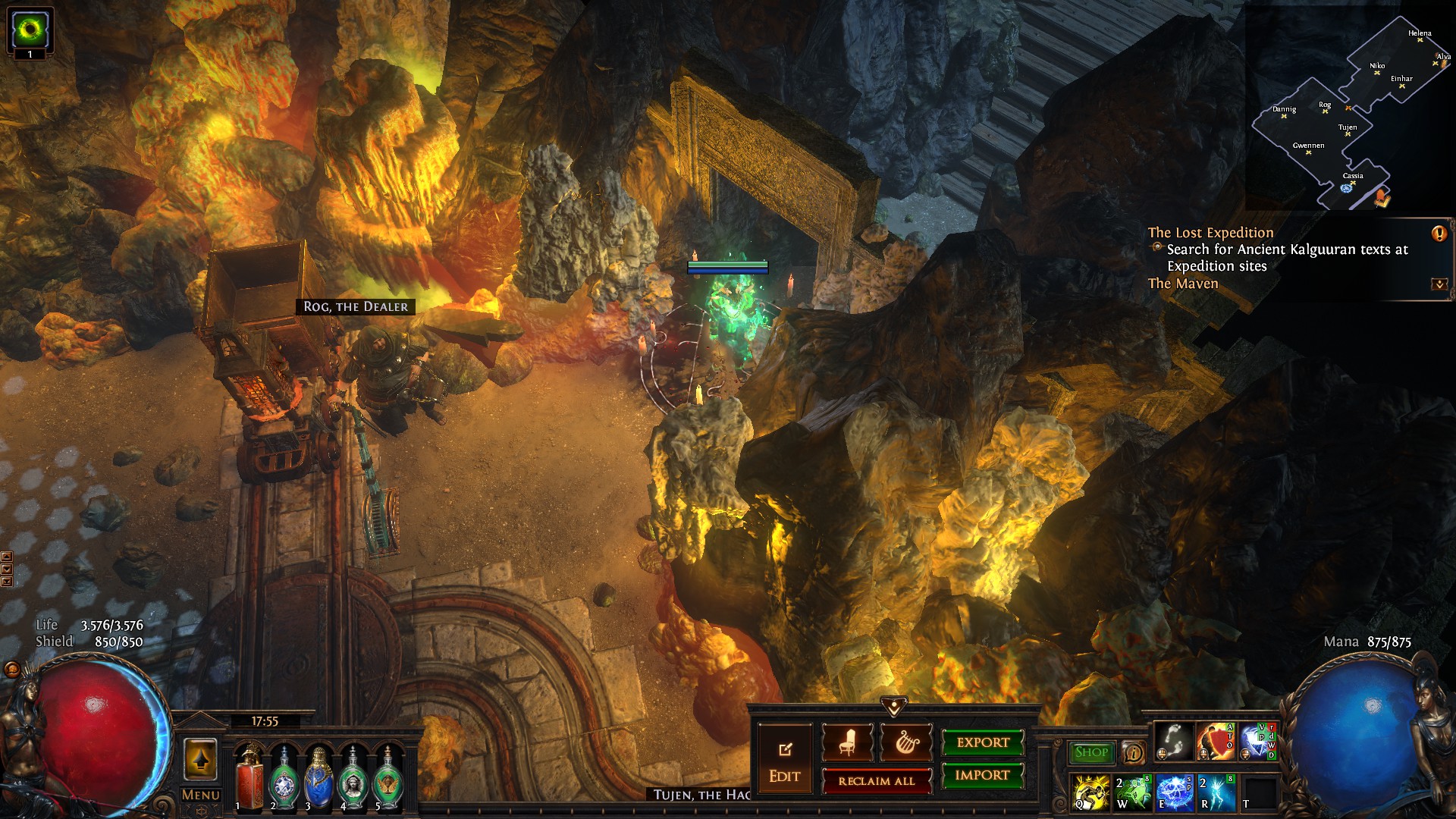Open the green Shop button
Screen dimensions: 1456x819
point(1091,752)
